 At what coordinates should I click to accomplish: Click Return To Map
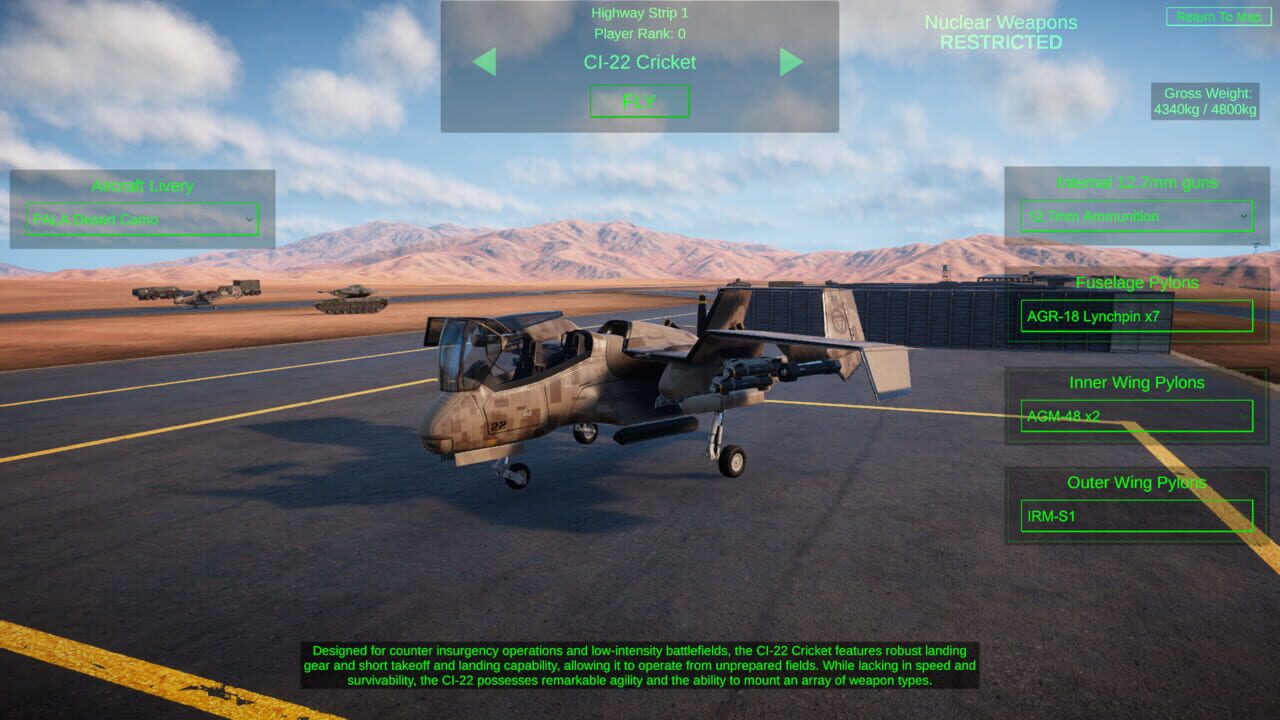tap(1218, 16)
